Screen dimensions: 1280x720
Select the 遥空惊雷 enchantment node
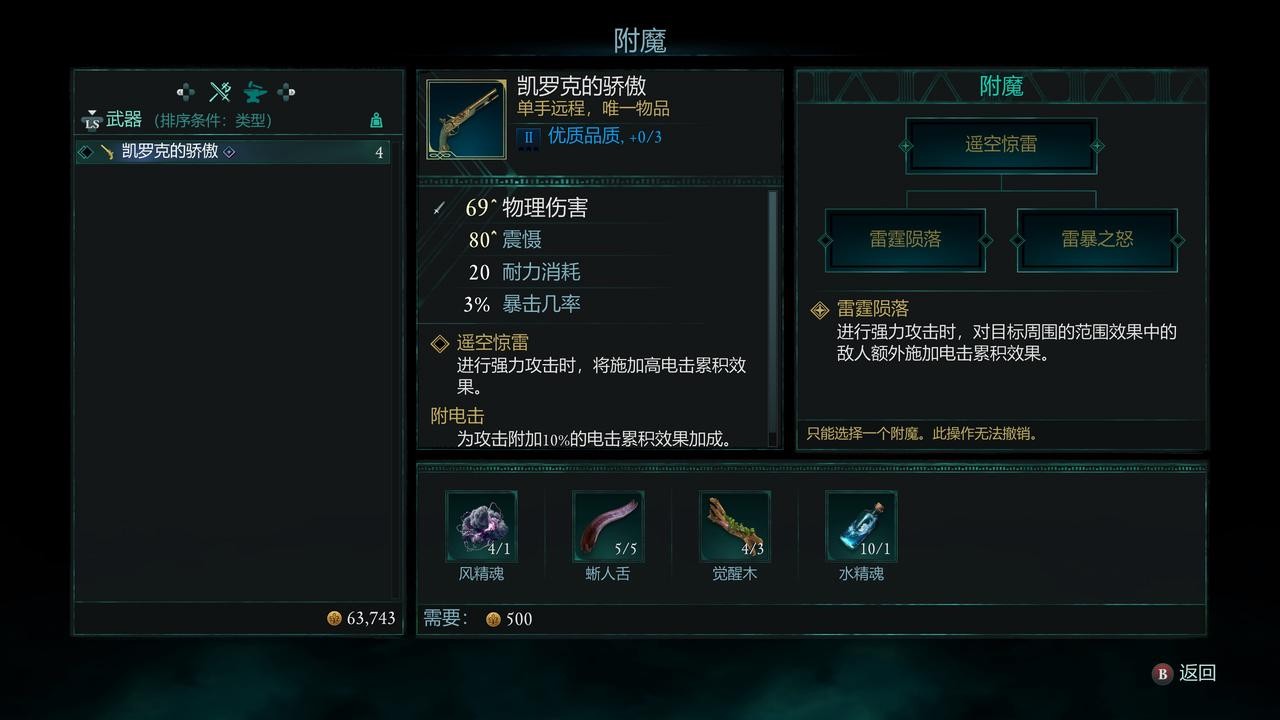[1001, 144]
